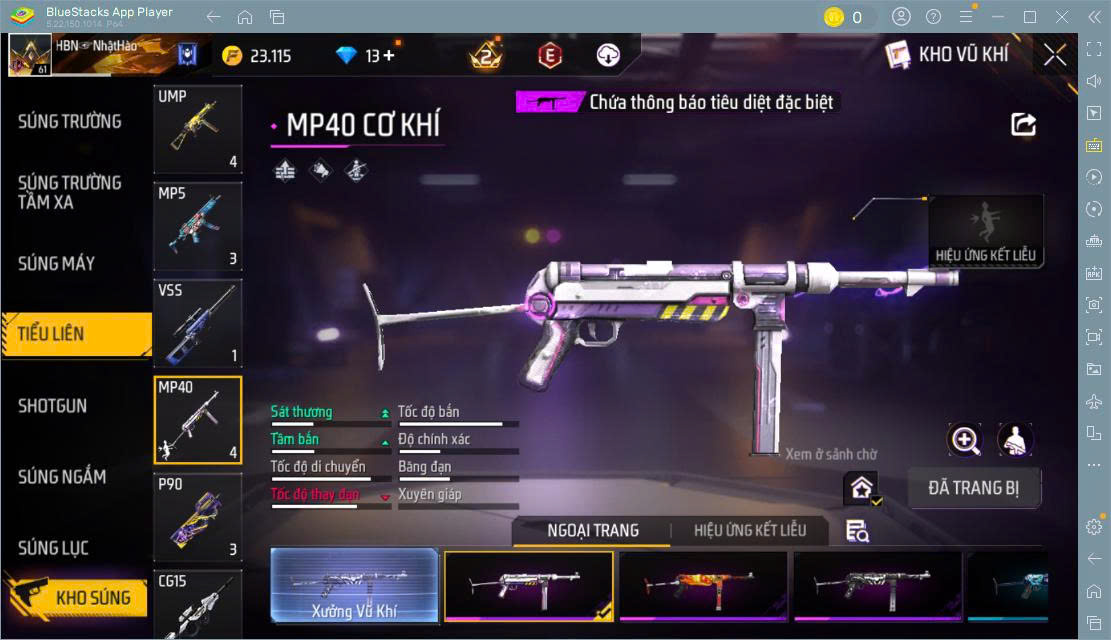
Task: Add diamonds with the plus button
Action: point(388,56)
